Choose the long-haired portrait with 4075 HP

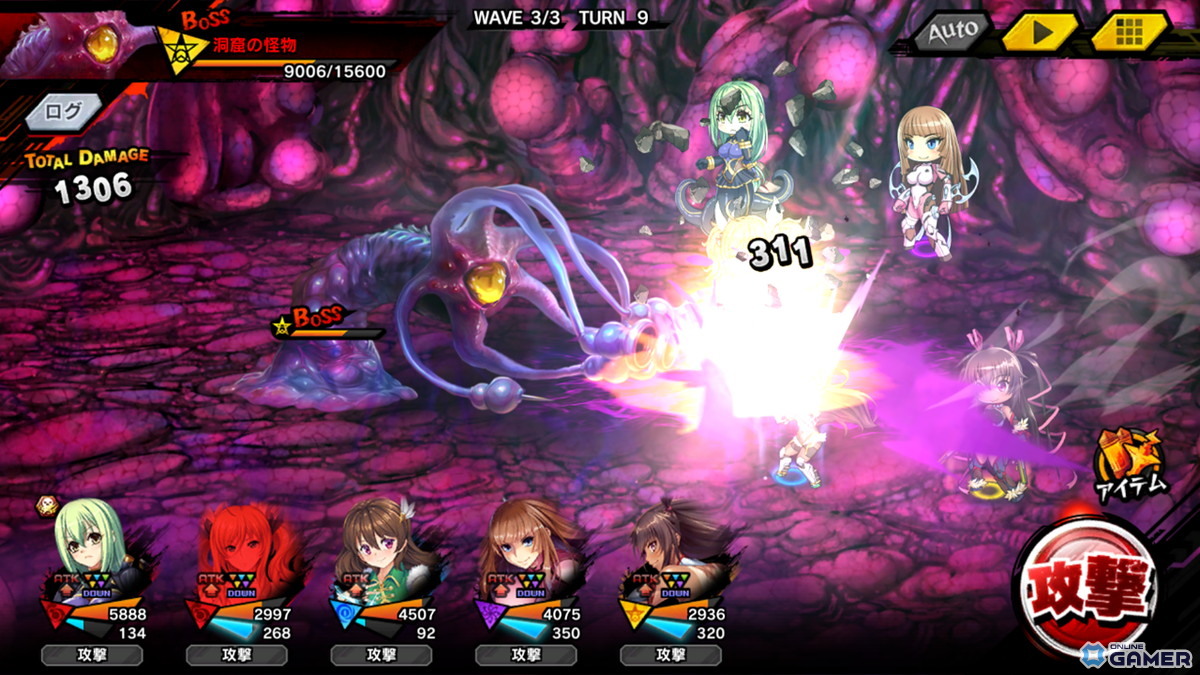(x=526, y=545)
